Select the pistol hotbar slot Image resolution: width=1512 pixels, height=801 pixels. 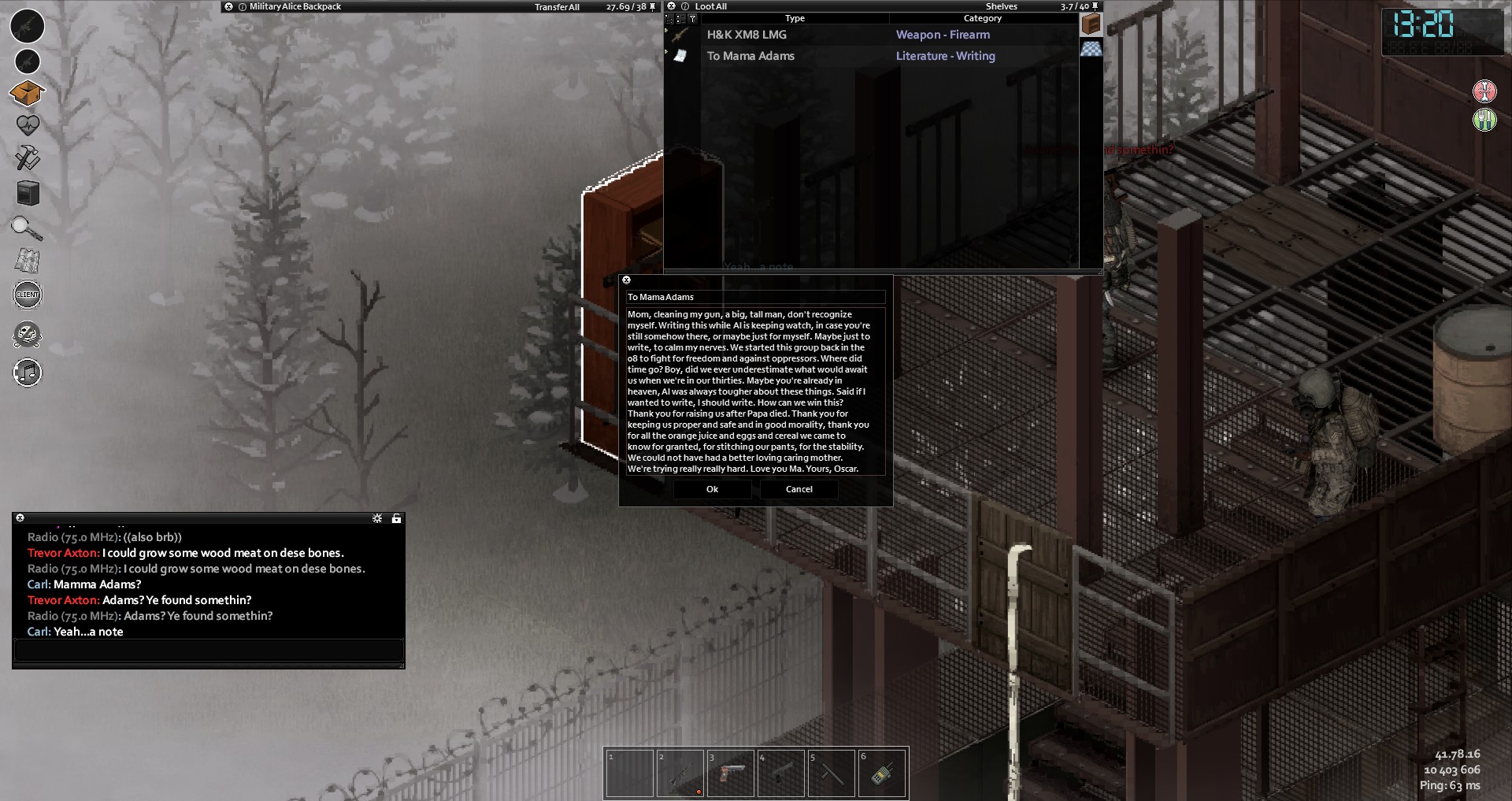[732, 773]
